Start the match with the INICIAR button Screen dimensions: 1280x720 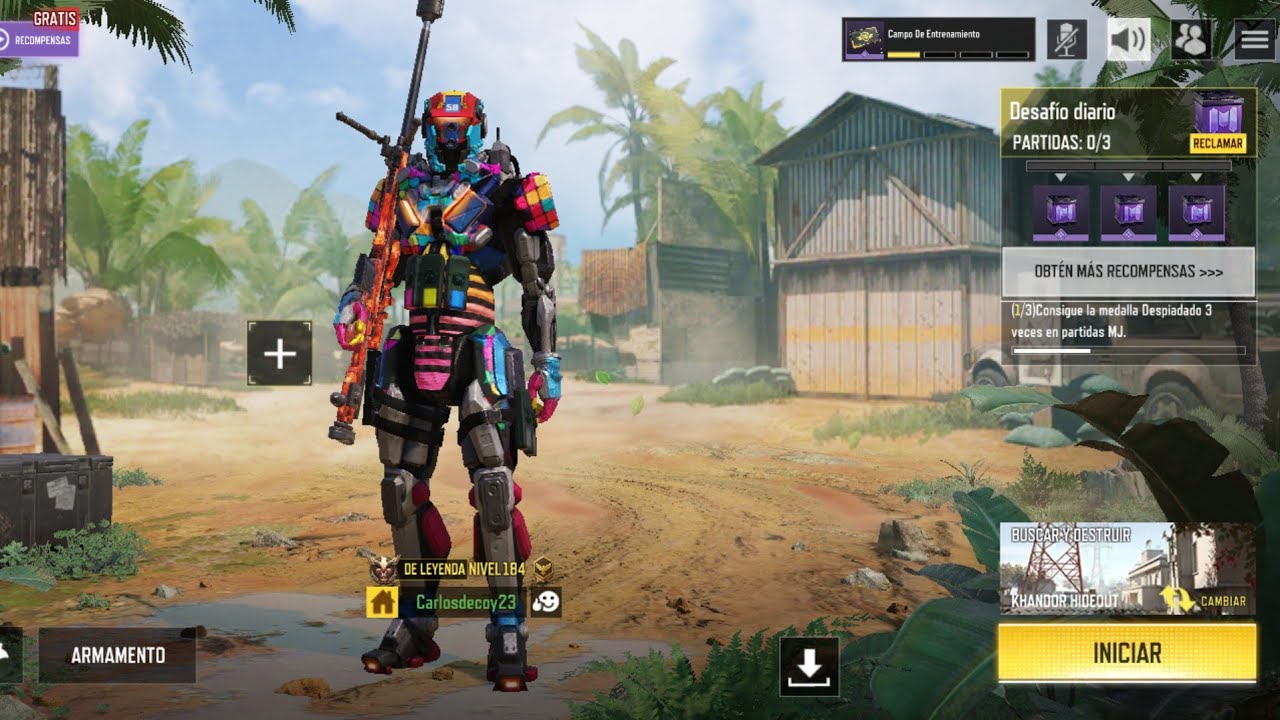(x=1127, y=653)
